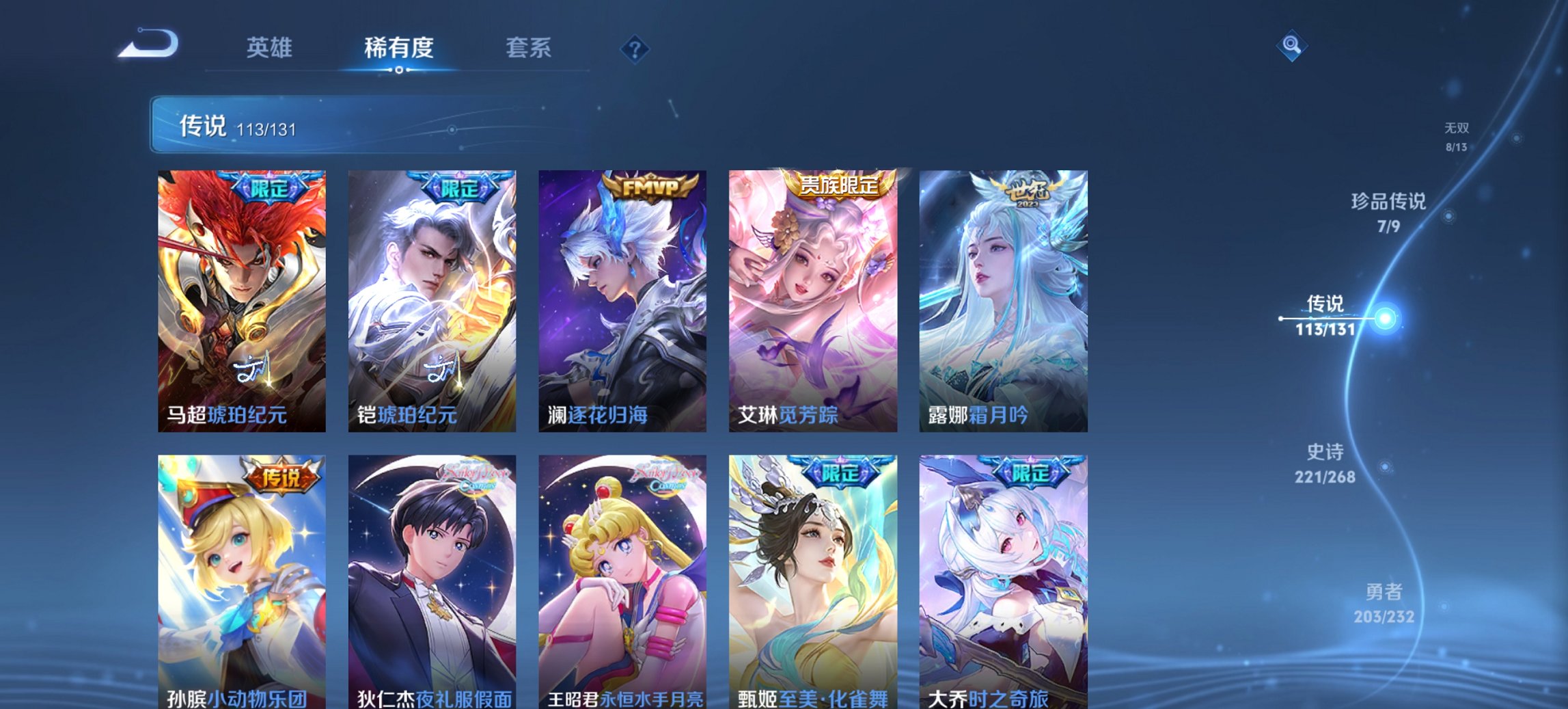
Task: Open the 王昭君永恒水手月亮 skin thumbnail
Action: (x=622, y=581)
